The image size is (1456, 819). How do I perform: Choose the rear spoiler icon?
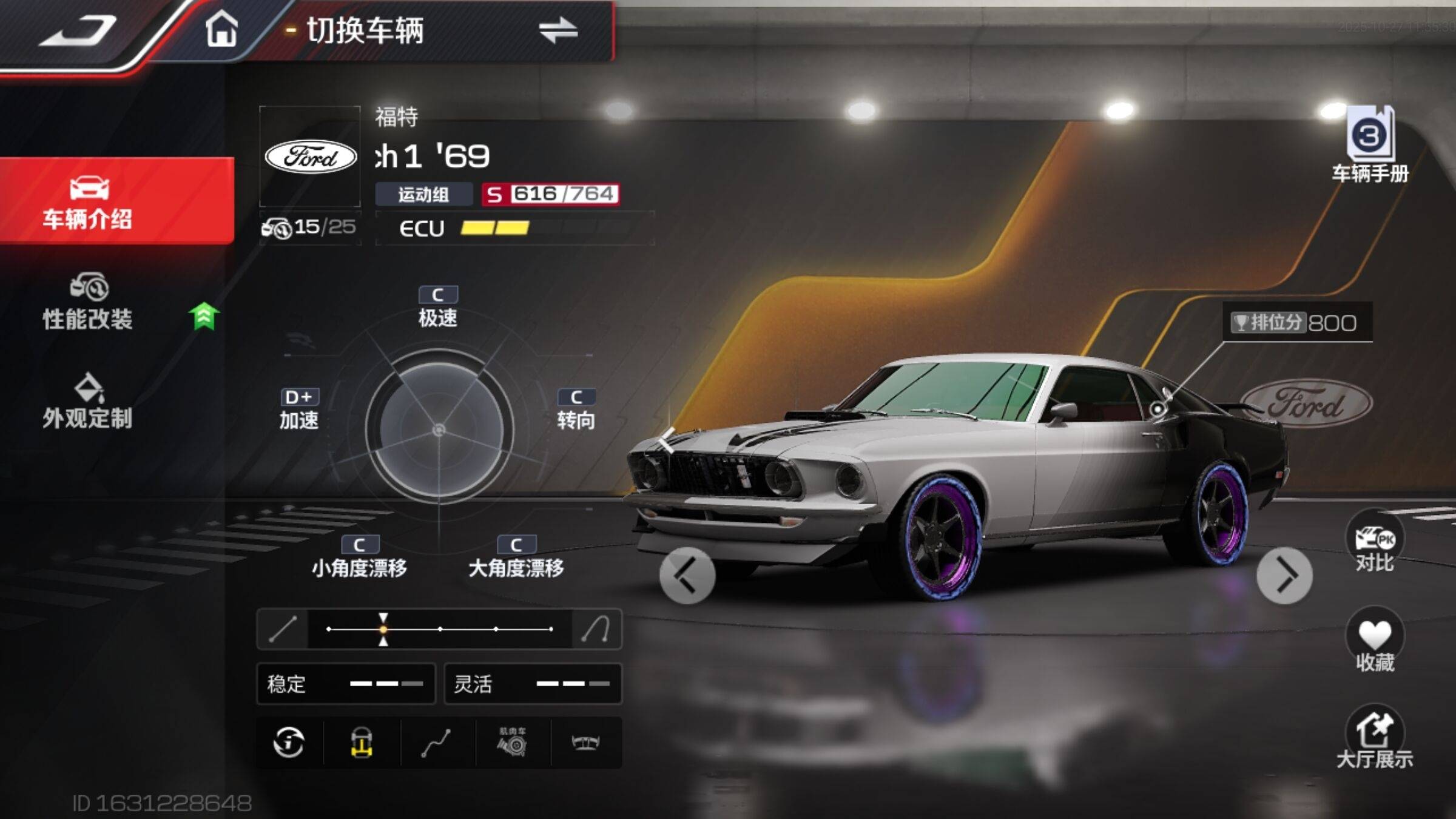tap(586, 742)
